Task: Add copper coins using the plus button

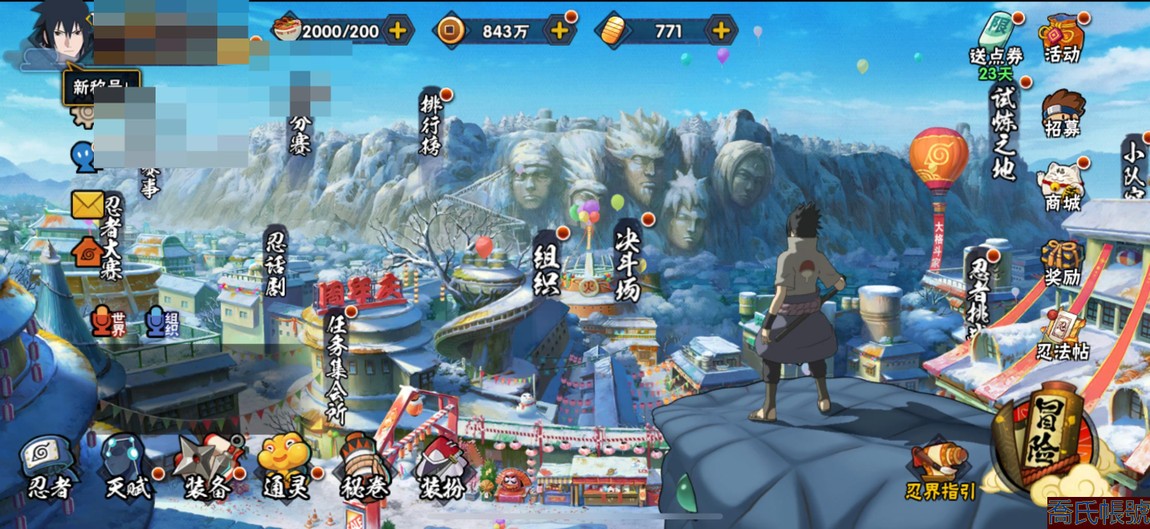Action: 559,30
